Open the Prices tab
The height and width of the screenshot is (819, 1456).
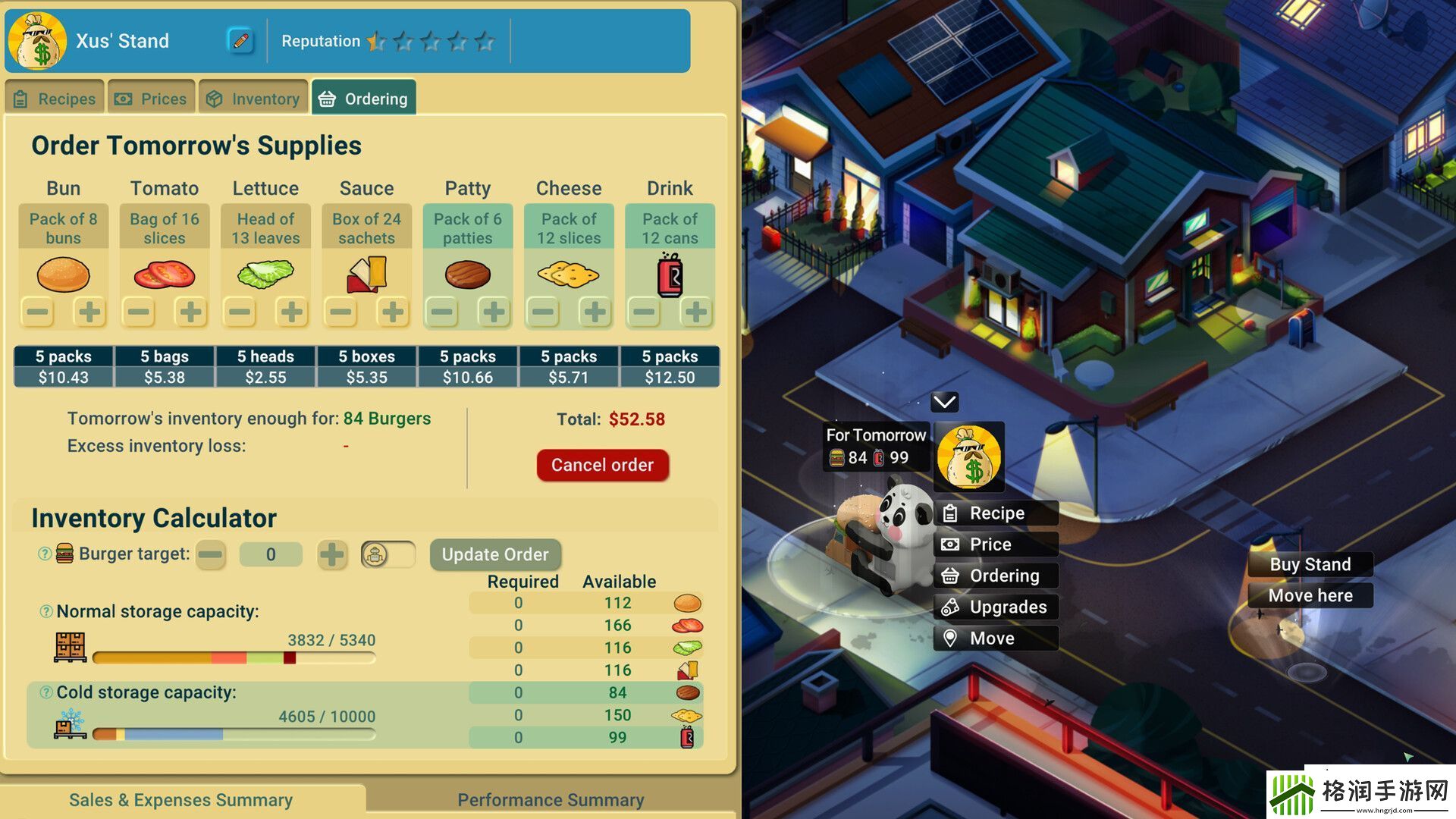coord(151,99)
